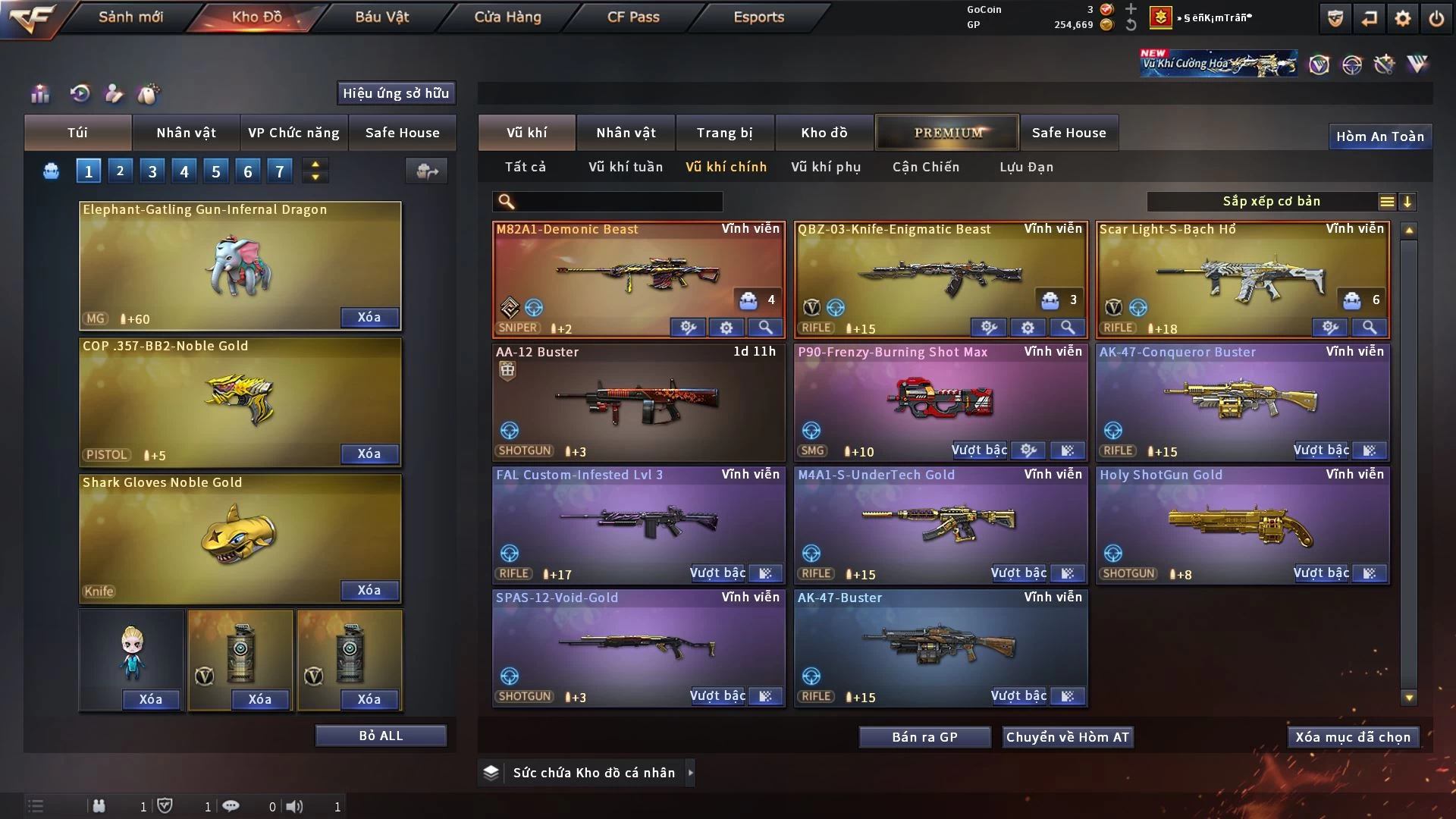Viewport: 1456px width, 819px height.
Task: Open settings with the gear icon
Action: tap(1402, 18)
